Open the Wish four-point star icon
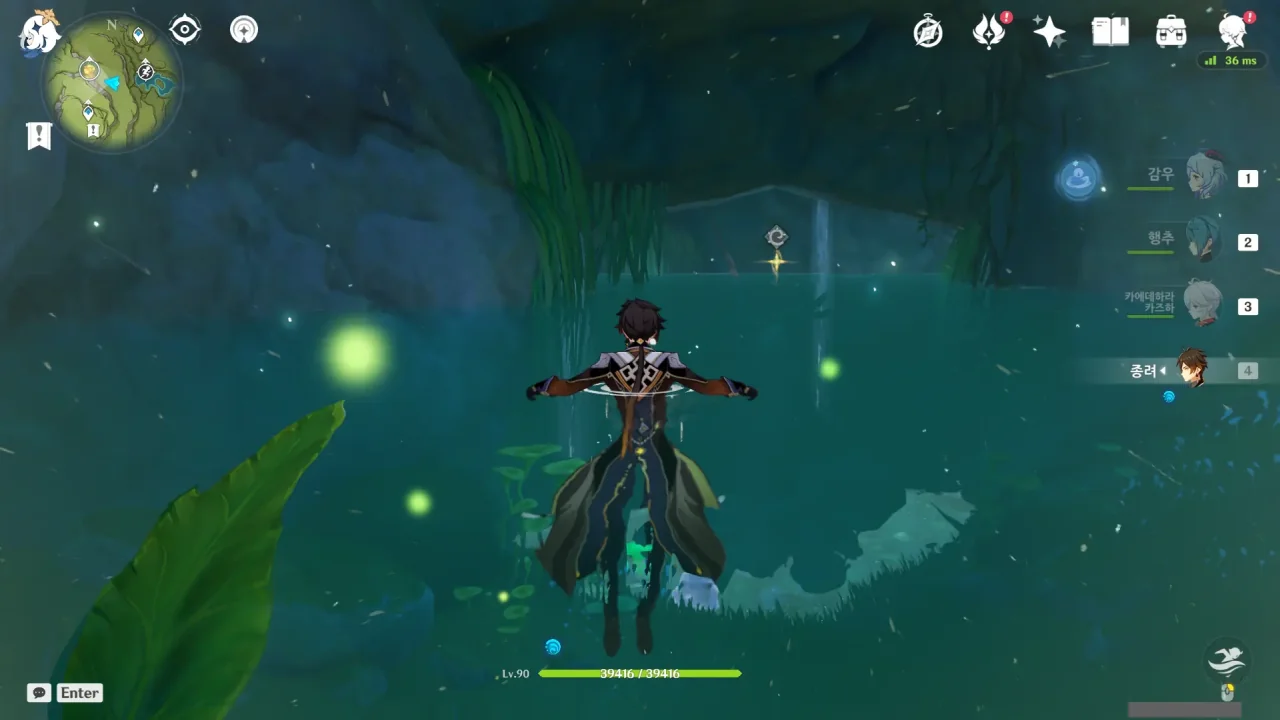This screenshot has height=720, width=1280. point(1049,32)
